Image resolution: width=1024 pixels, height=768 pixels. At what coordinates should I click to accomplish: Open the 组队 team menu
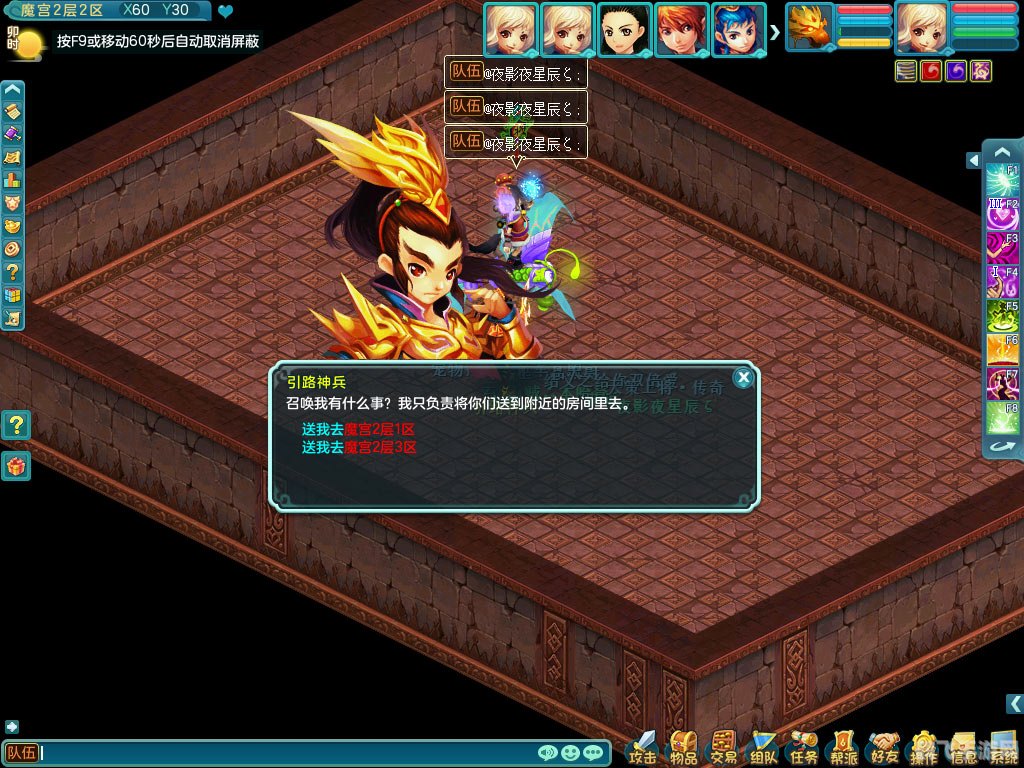coord(764,745)
